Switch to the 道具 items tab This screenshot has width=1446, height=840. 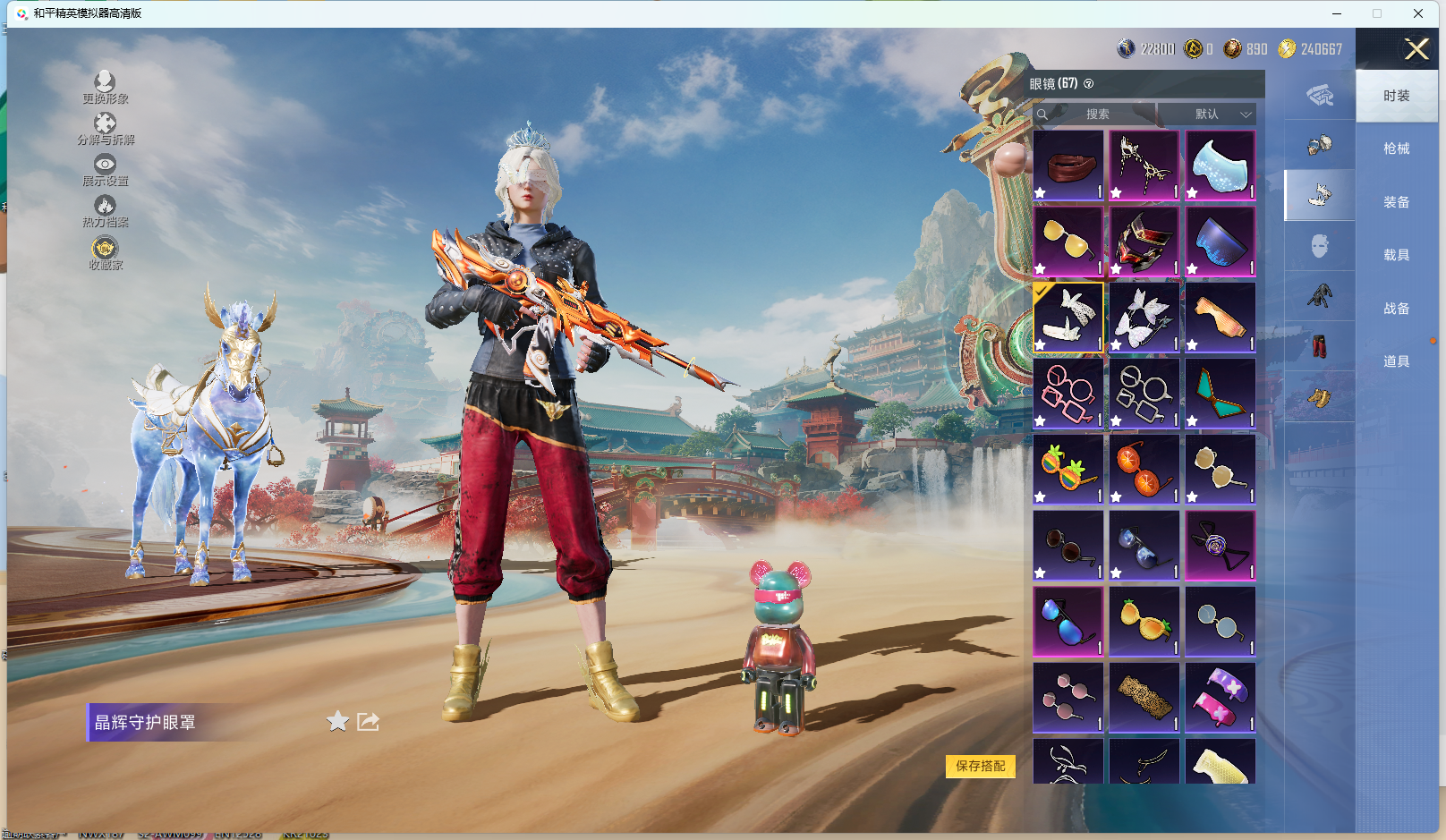[1396, 361]
